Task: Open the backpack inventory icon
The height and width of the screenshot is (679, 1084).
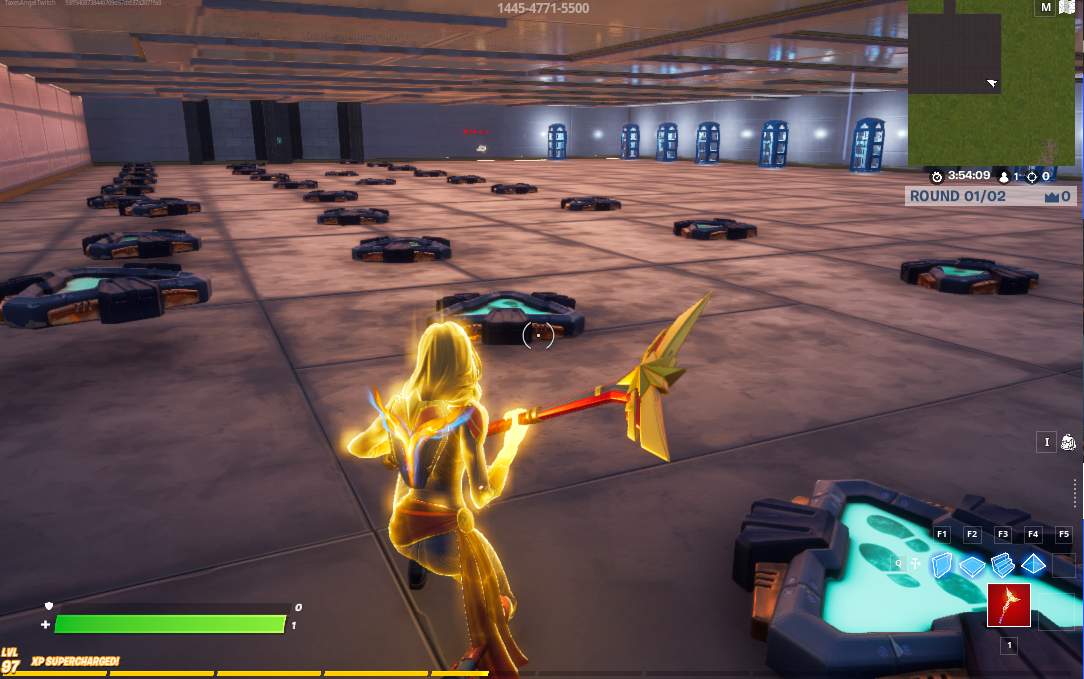Action: (x=1068, y=442)
